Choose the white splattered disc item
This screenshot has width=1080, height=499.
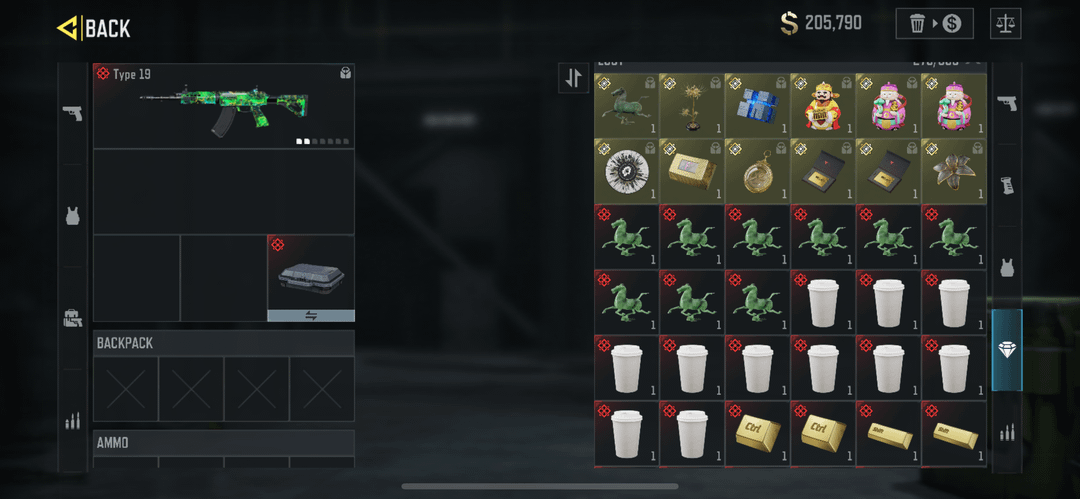click(x=626, y=170)
